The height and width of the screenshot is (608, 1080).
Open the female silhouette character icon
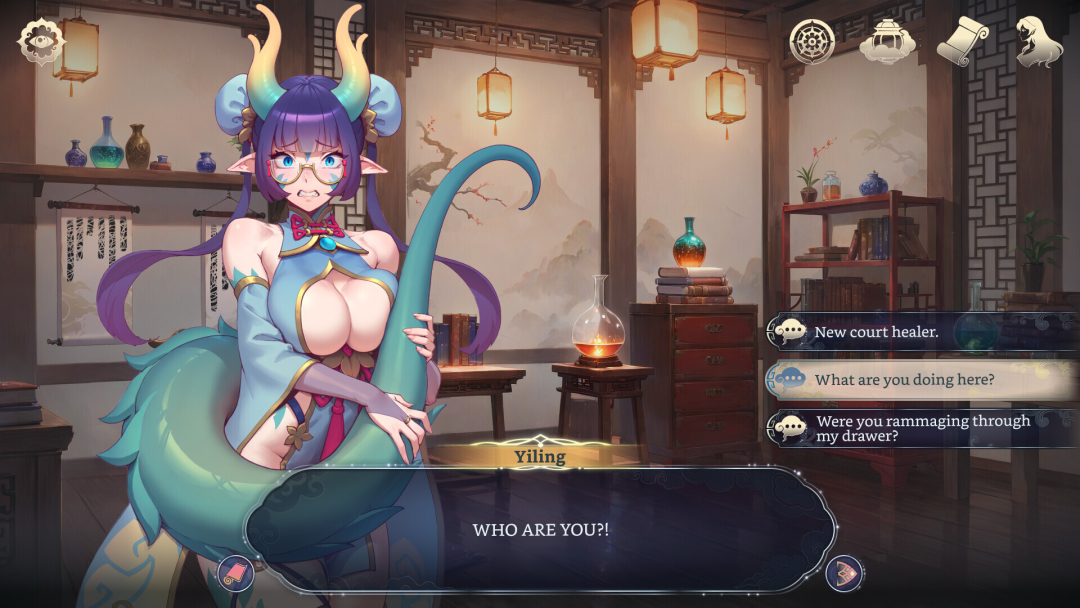coord(1038,42)
